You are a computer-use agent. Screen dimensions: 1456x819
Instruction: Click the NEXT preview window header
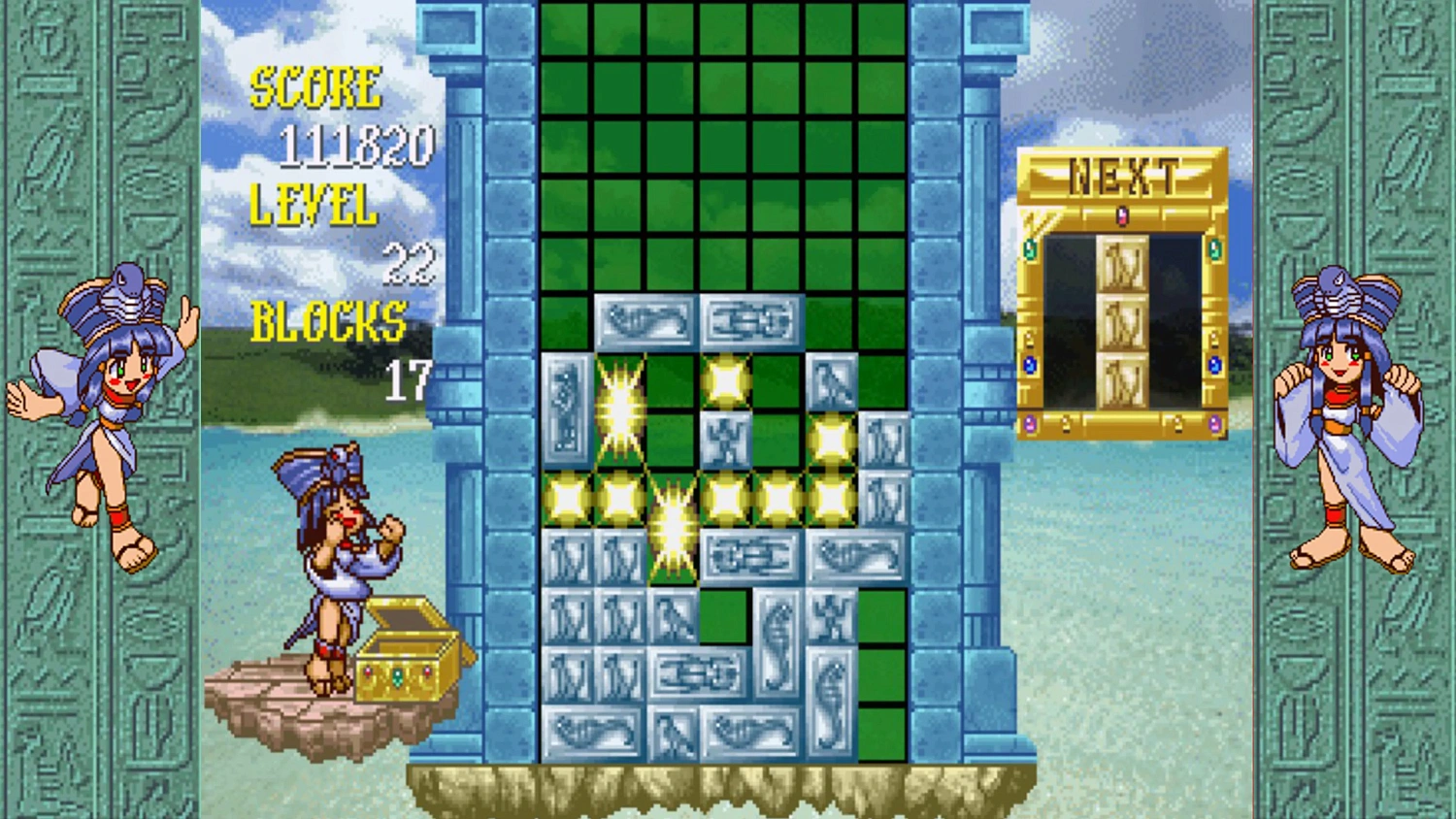click(x=1122, y=175)
